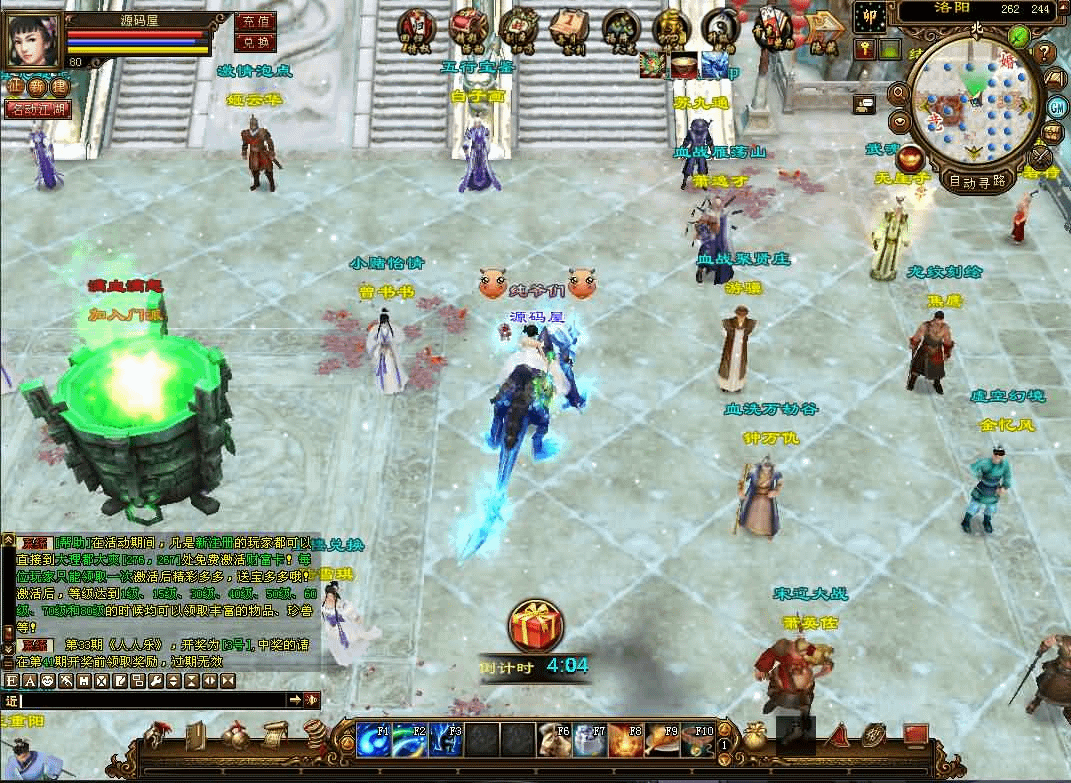
Task: Activate the F1 blue swirl skill
Action: tap(374, 740)
